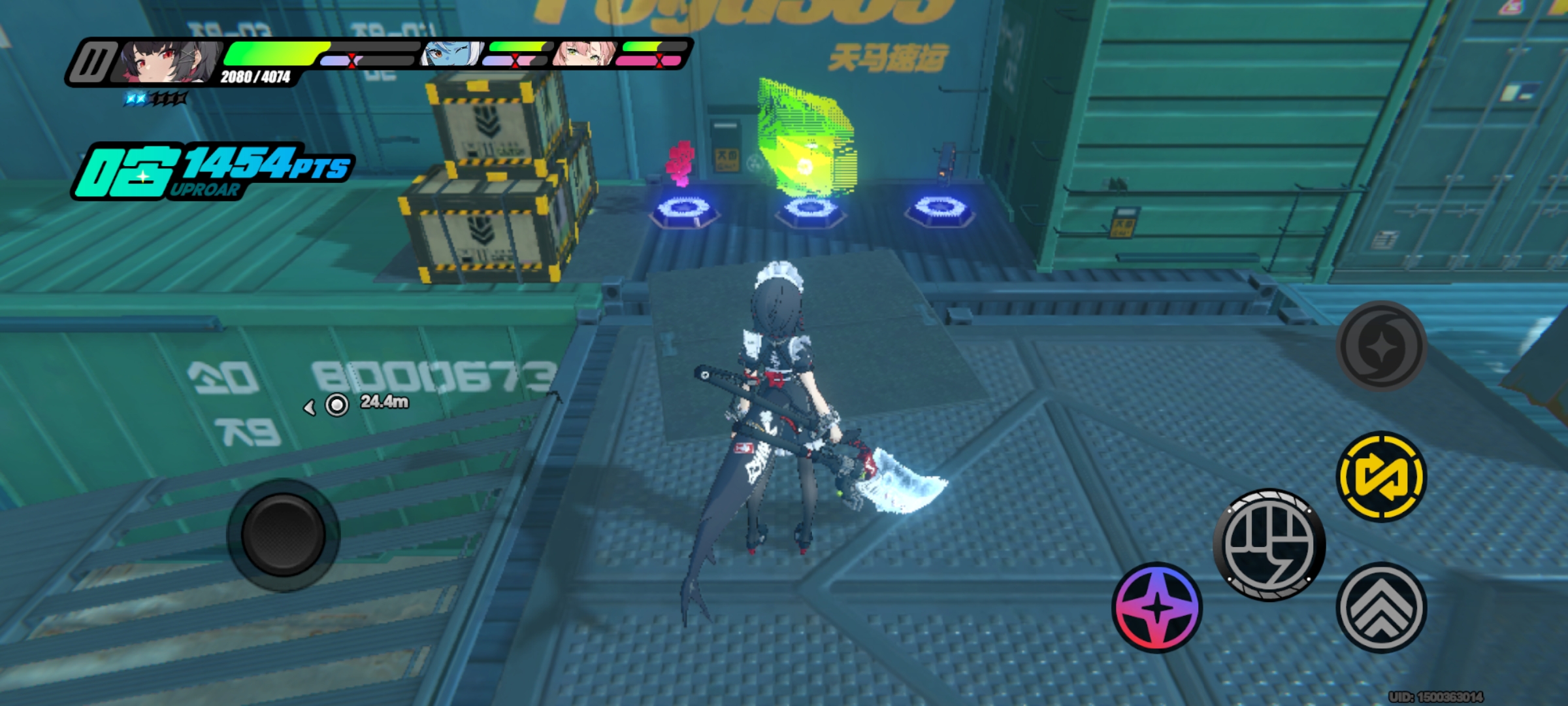Expand the compass arrow near the distance marker
The height and width of the screenshot is (706, 1568).
pos(309,406)
